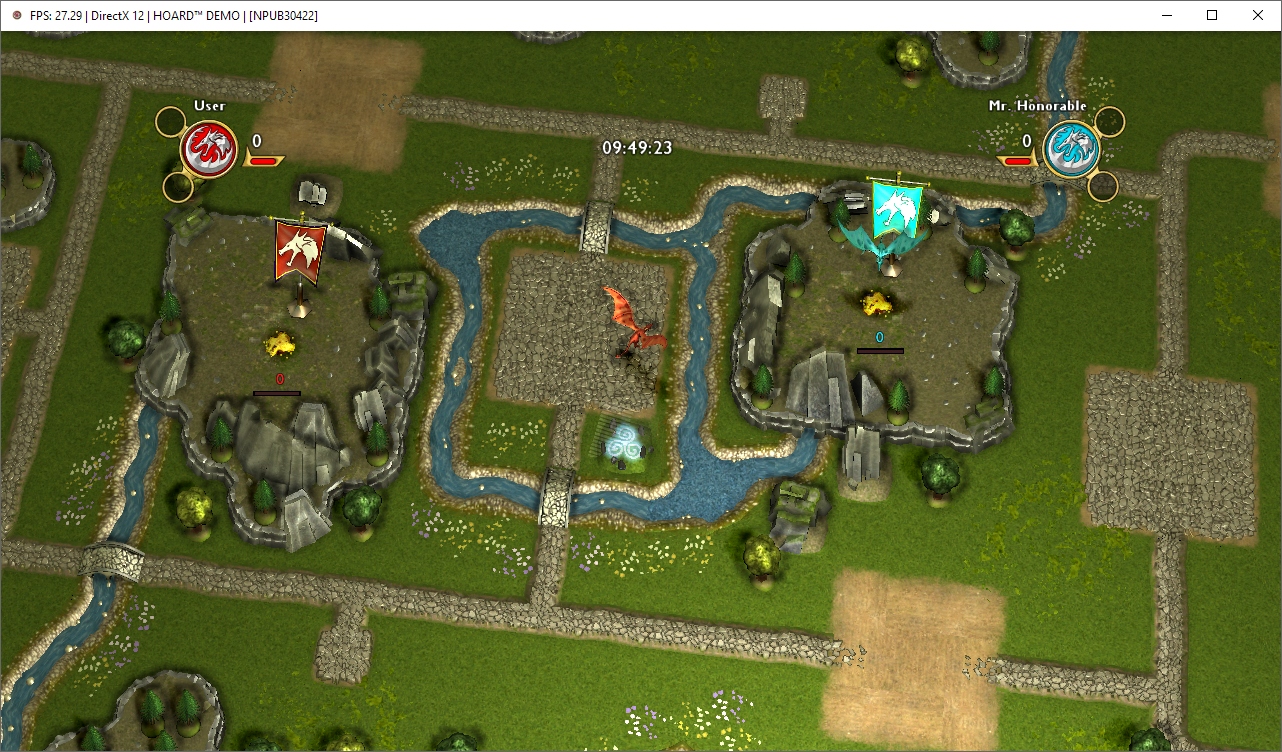
Task: Maximize the game window
Action: (x=1211, y=15)
